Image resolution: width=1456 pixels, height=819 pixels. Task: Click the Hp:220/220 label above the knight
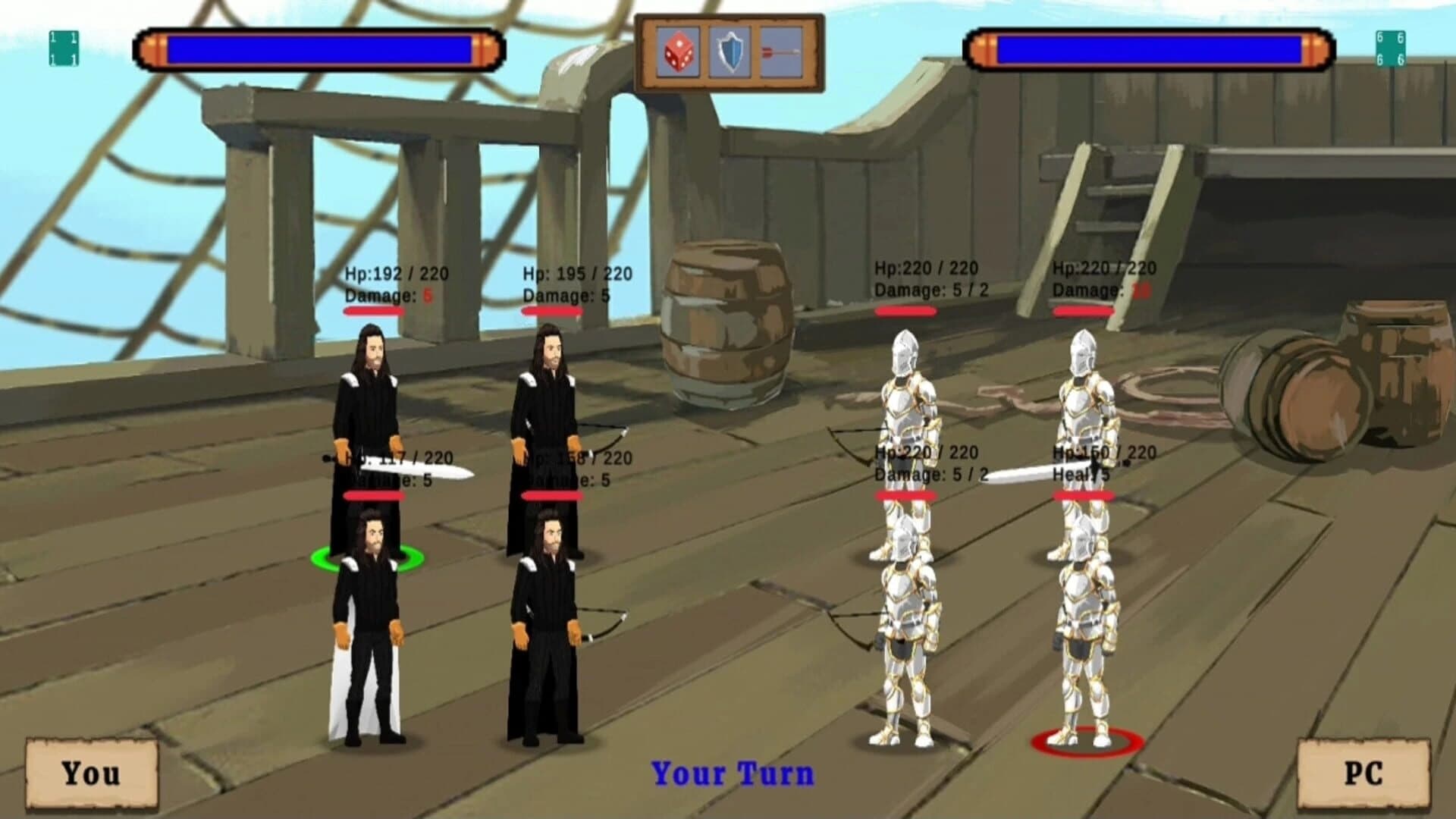(x=927, y=268)
